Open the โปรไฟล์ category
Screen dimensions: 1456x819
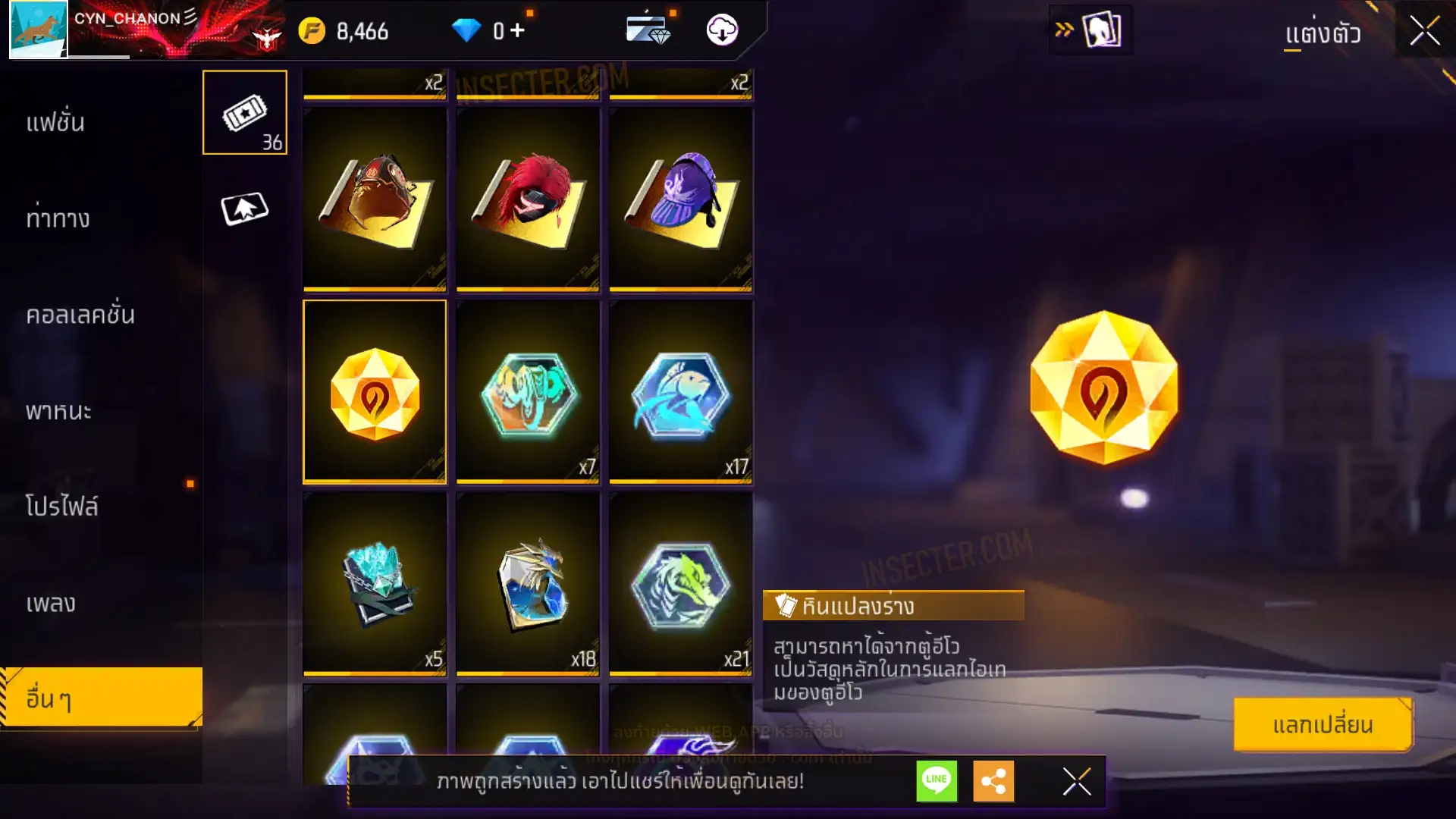pos(62,507)
